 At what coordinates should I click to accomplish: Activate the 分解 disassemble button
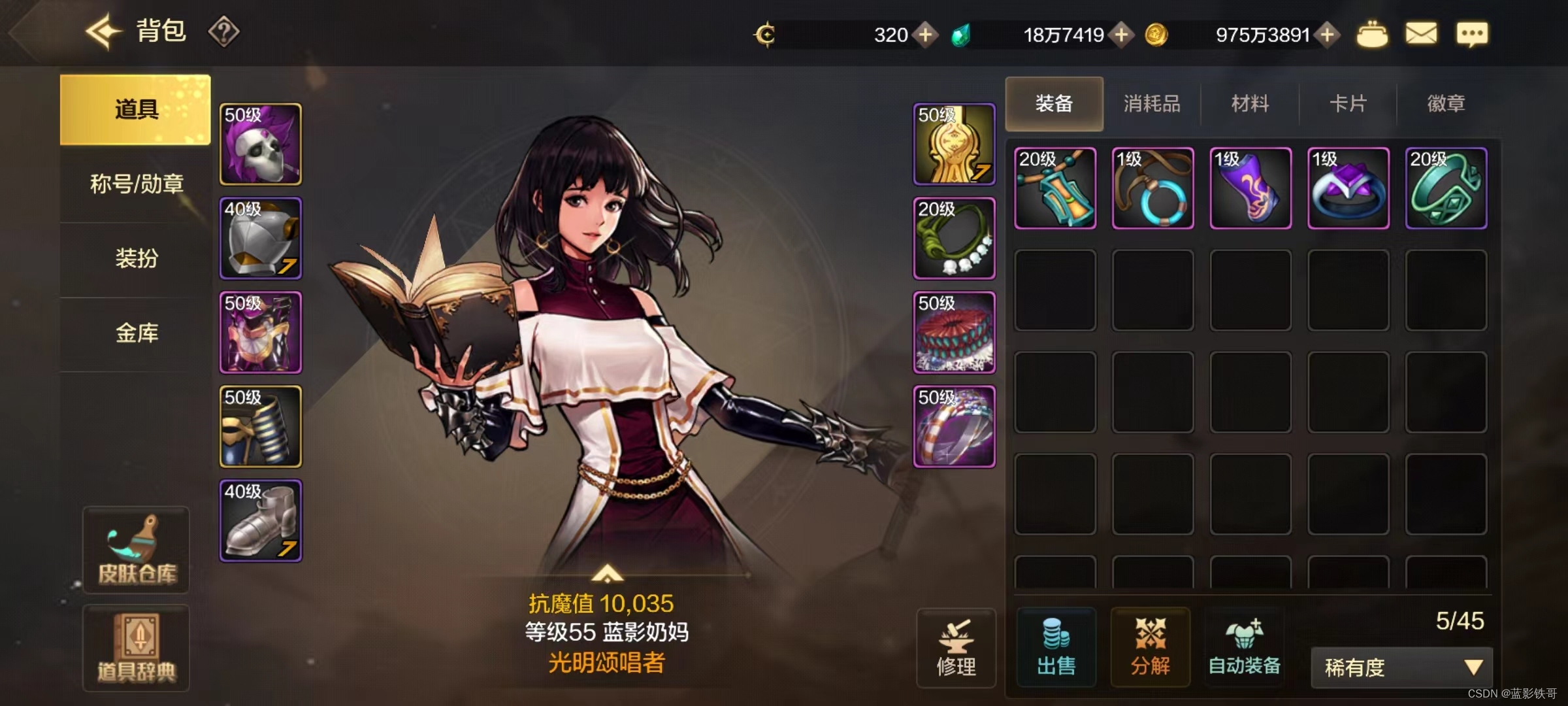click(x=1151, y=647)
